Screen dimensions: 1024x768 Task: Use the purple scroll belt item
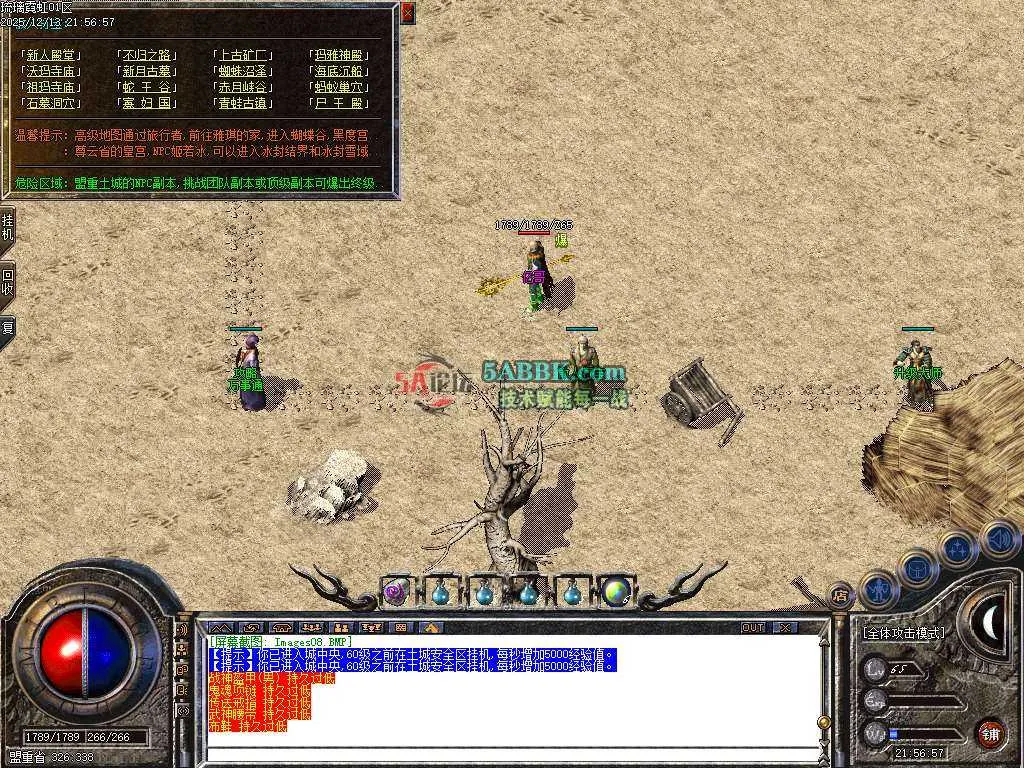396,591
